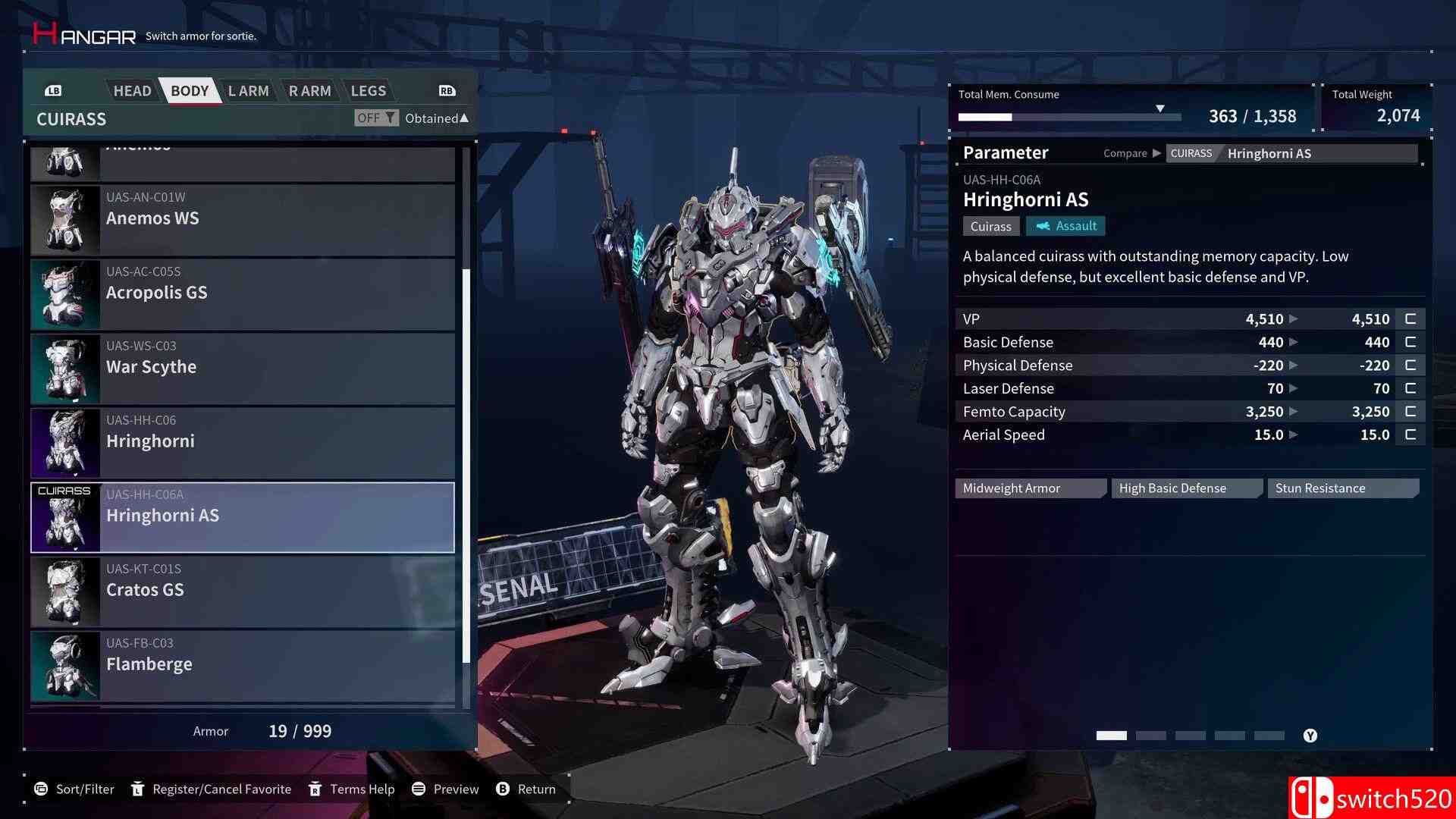
Task: Click the LB shoulder button icon
Action: coord(53,90)
